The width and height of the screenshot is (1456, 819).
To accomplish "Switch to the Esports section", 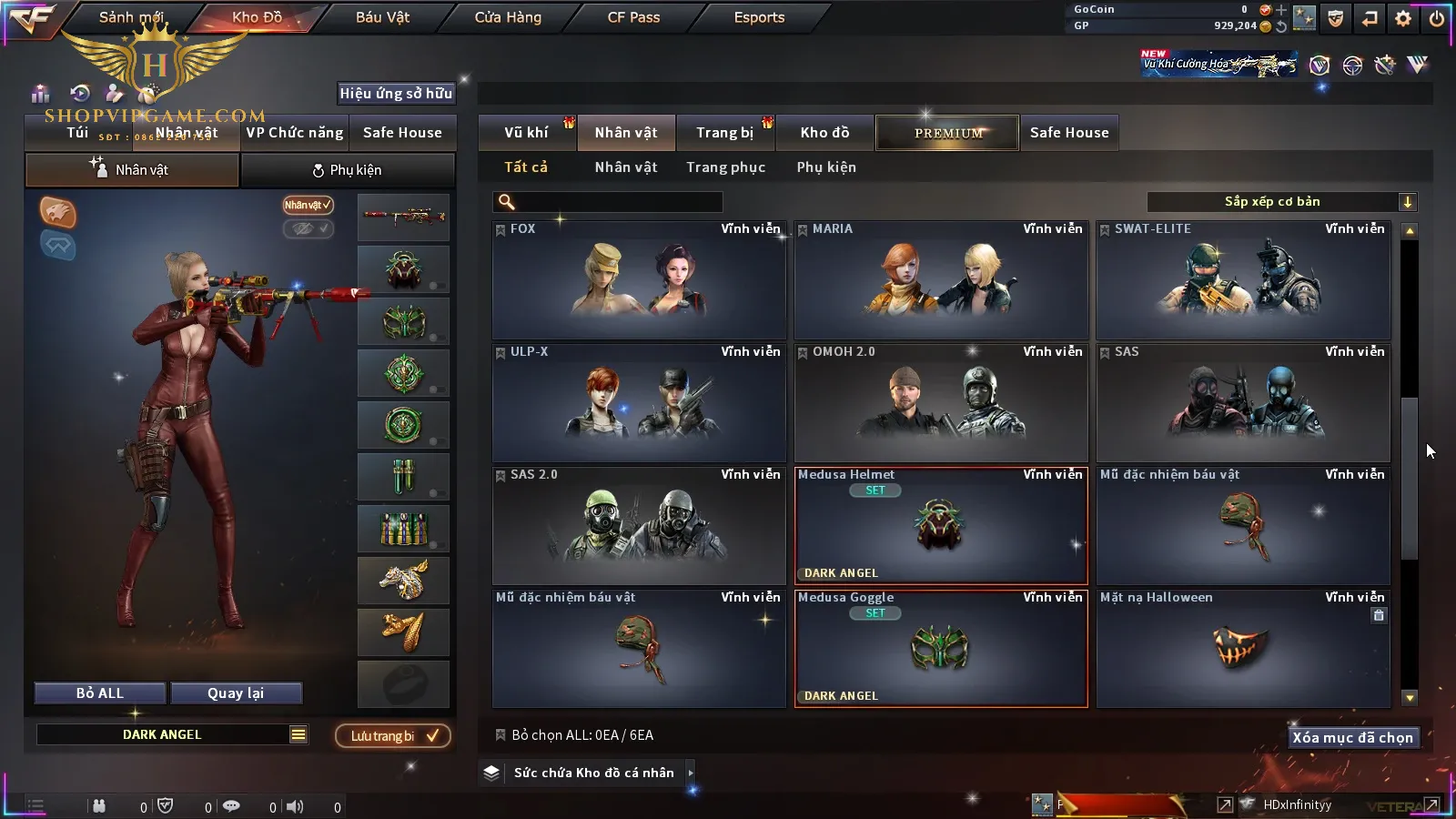I will click(x=759, y=17).
